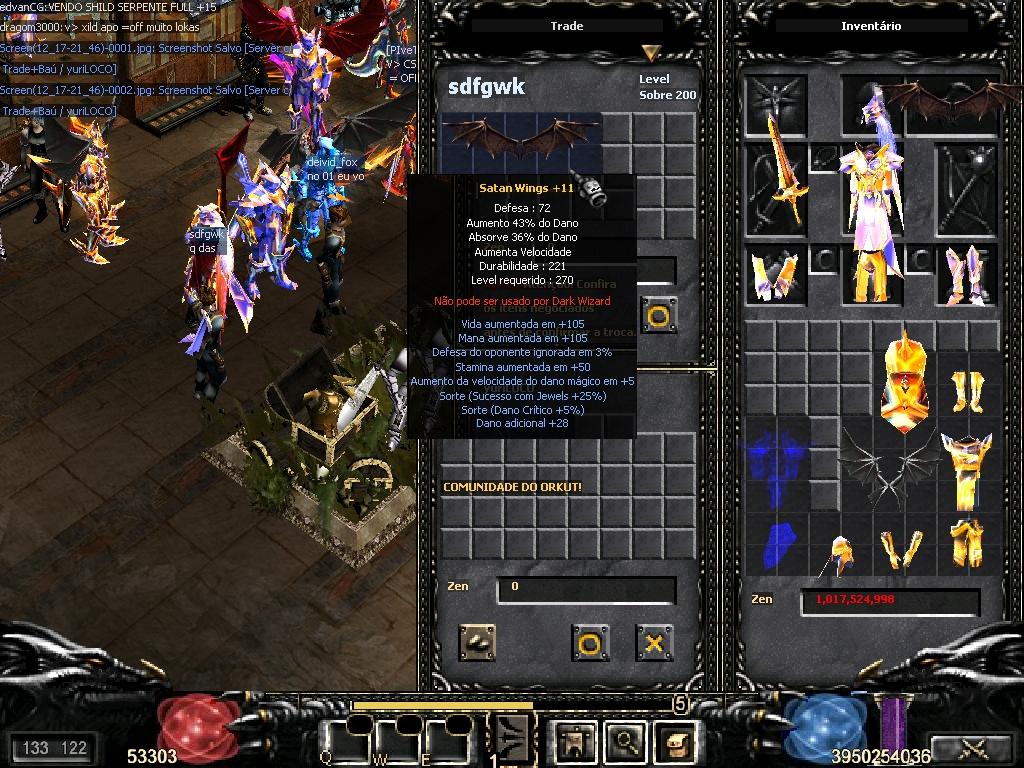The height and width of the screenshot is (768, 1024).
Task: Confirm the trade with the O button
Action: (590, 642)
